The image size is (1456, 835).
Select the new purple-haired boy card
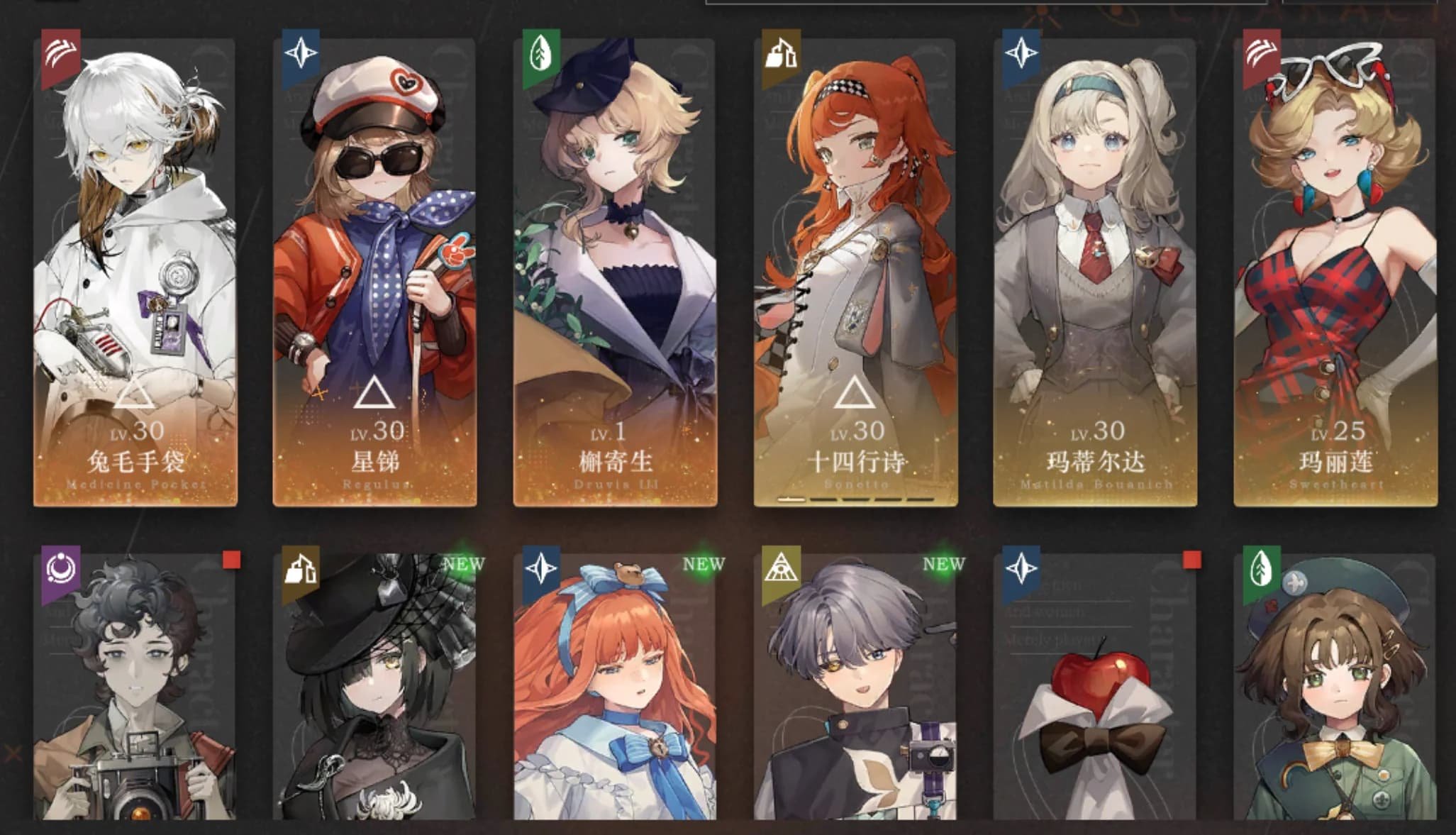[x=855, y=687]
